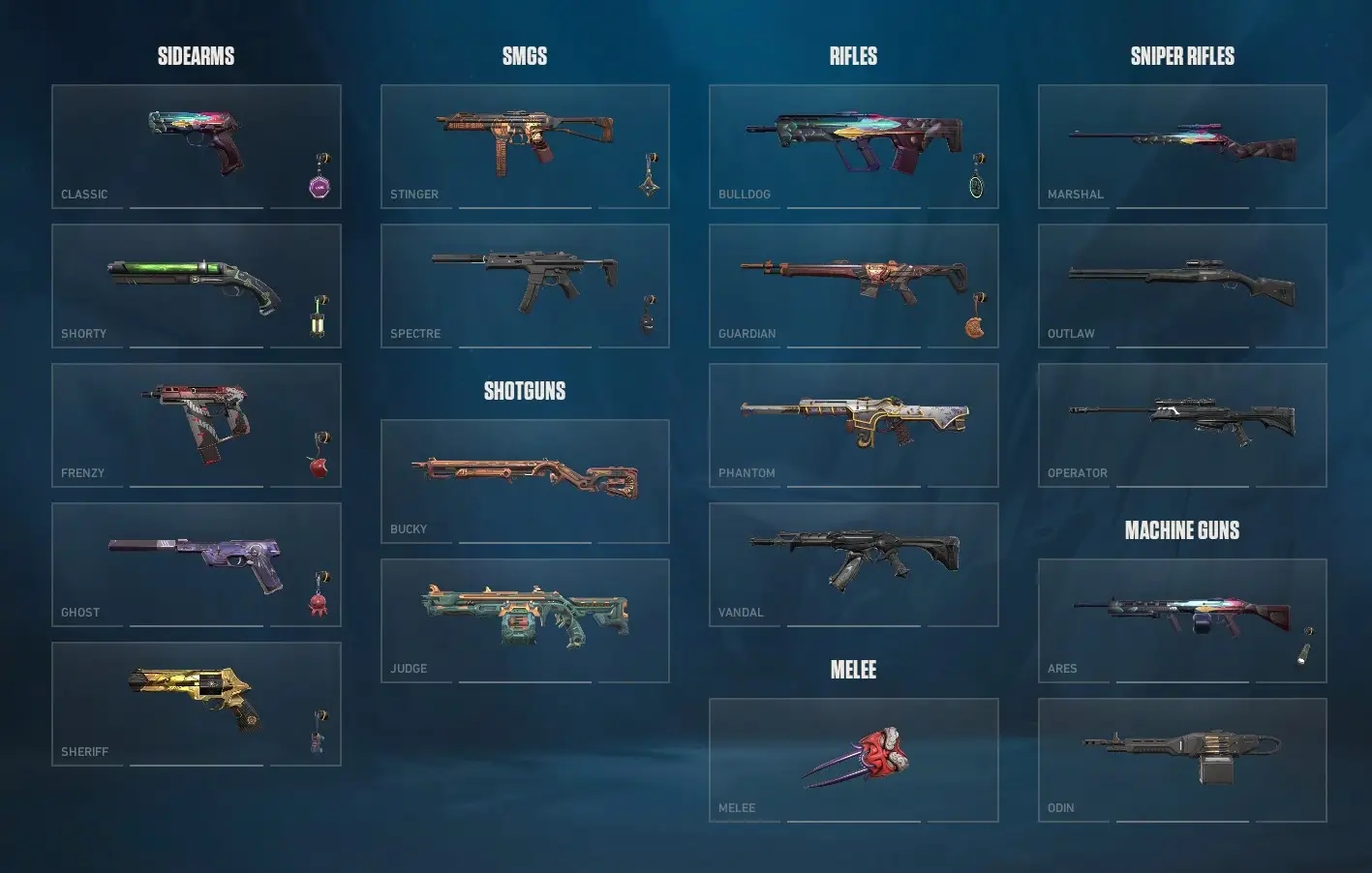
Task: Select the Ares machine gun tile
Action: (x=1181, y=619)
